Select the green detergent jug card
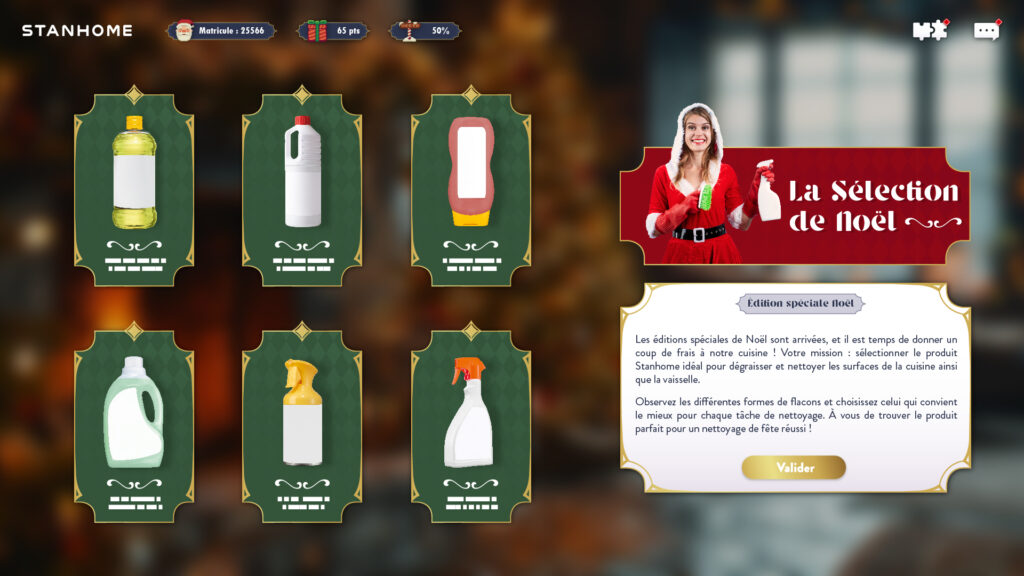This screenshot has height=576, width=1024. [134, 425]
